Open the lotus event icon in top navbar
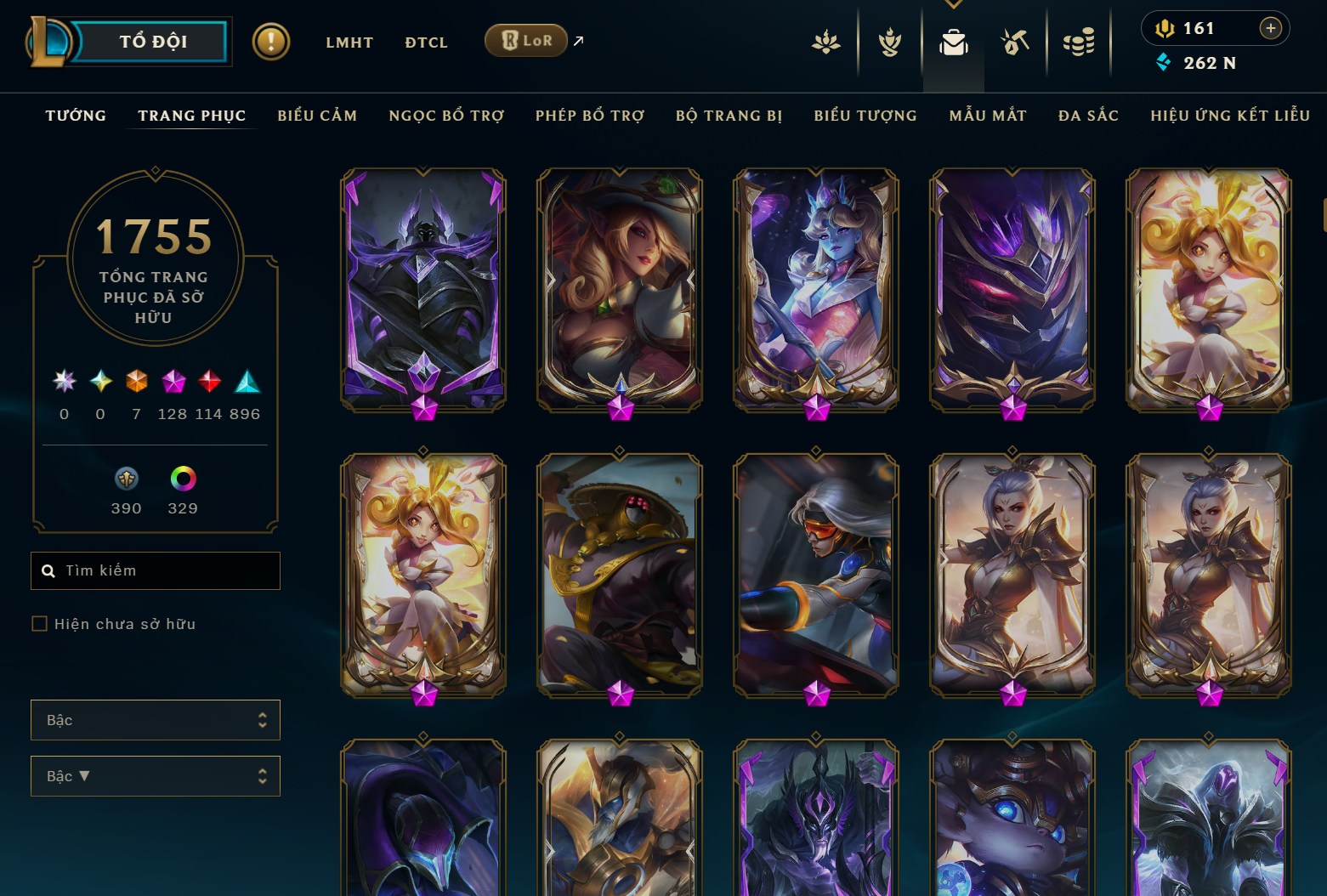Viewport: 1327px width, 896px height. (x=825, y=42)
